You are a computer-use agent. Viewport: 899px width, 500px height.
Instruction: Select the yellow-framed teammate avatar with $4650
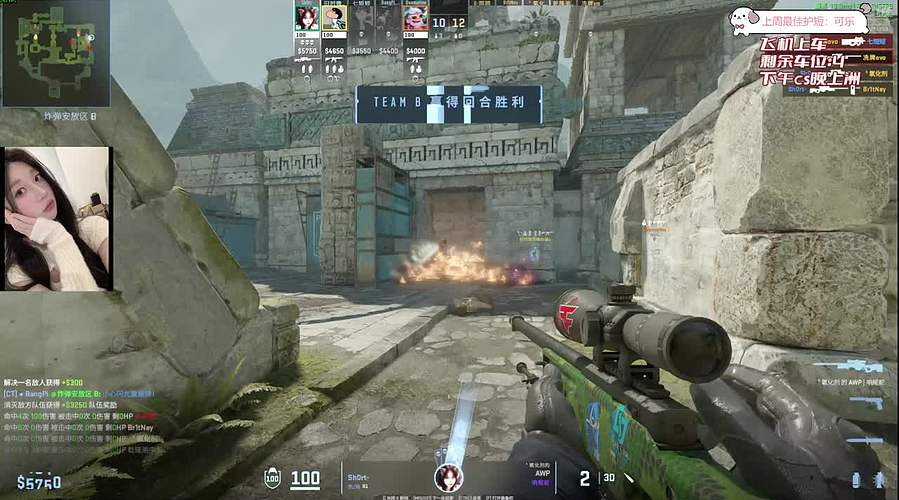[334, 18]
